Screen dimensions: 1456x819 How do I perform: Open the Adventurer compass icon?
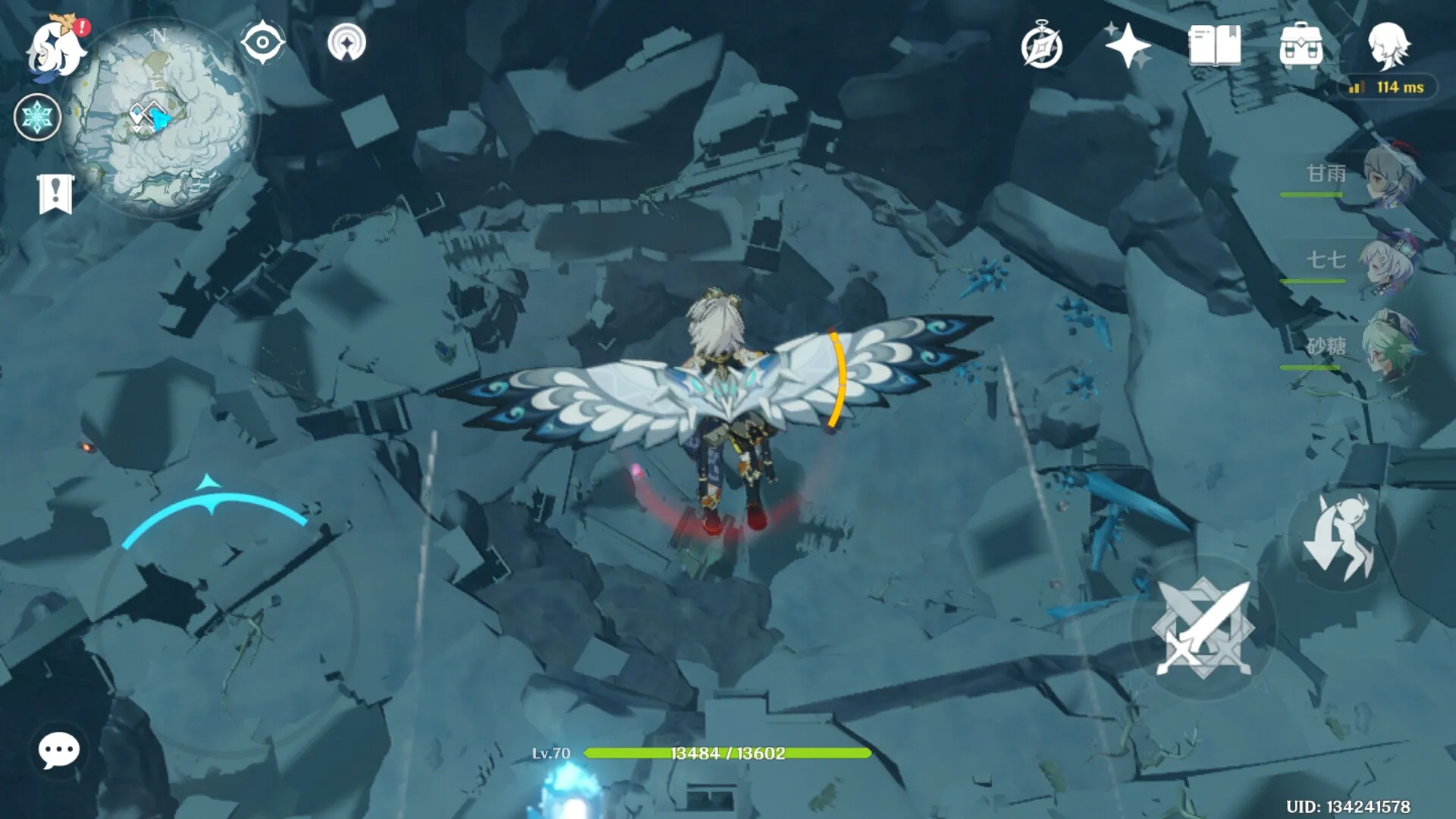click(1041, 46)
